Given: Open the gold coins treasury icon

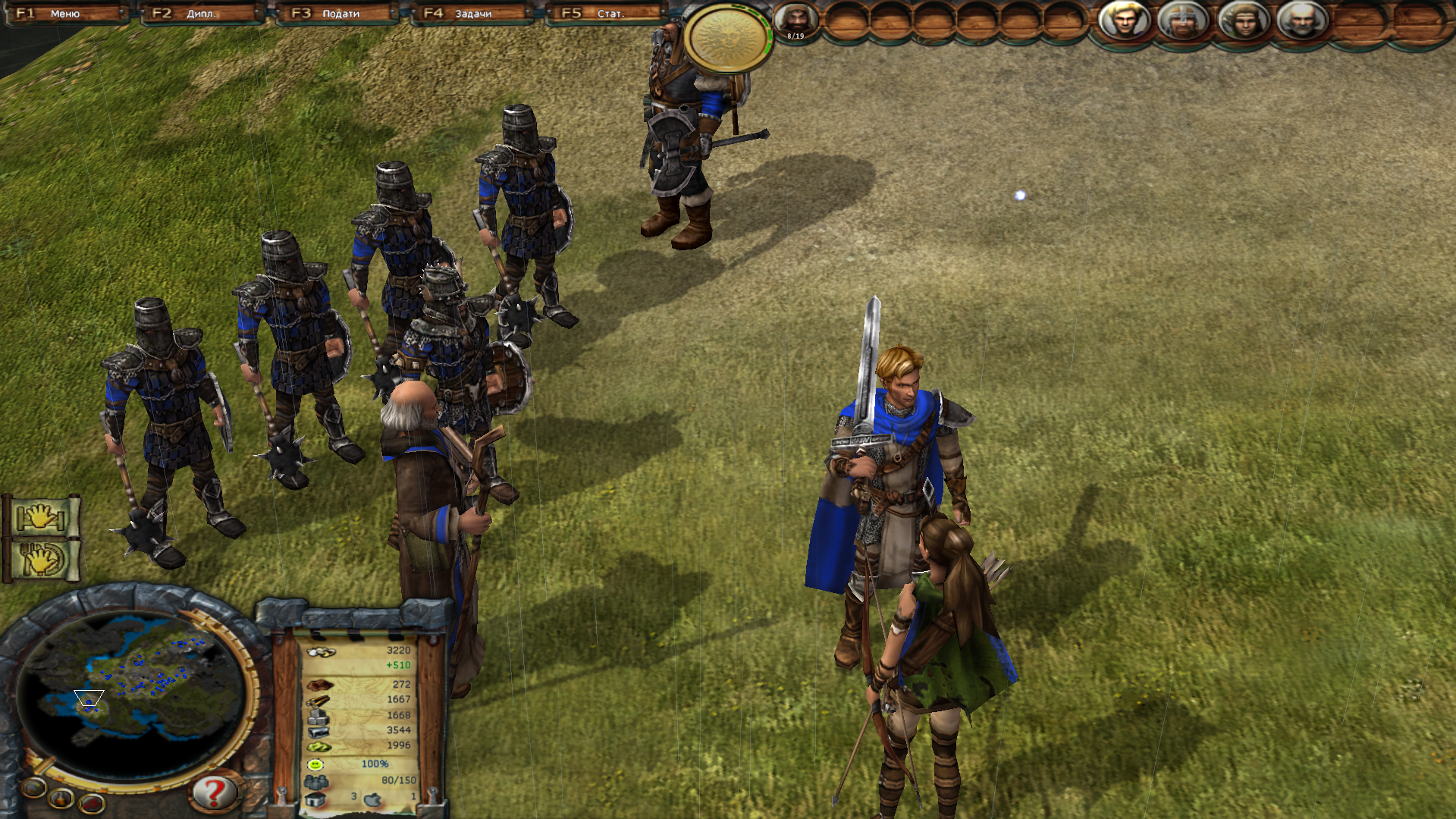Looking at the screenshot, I should [320, 651].
